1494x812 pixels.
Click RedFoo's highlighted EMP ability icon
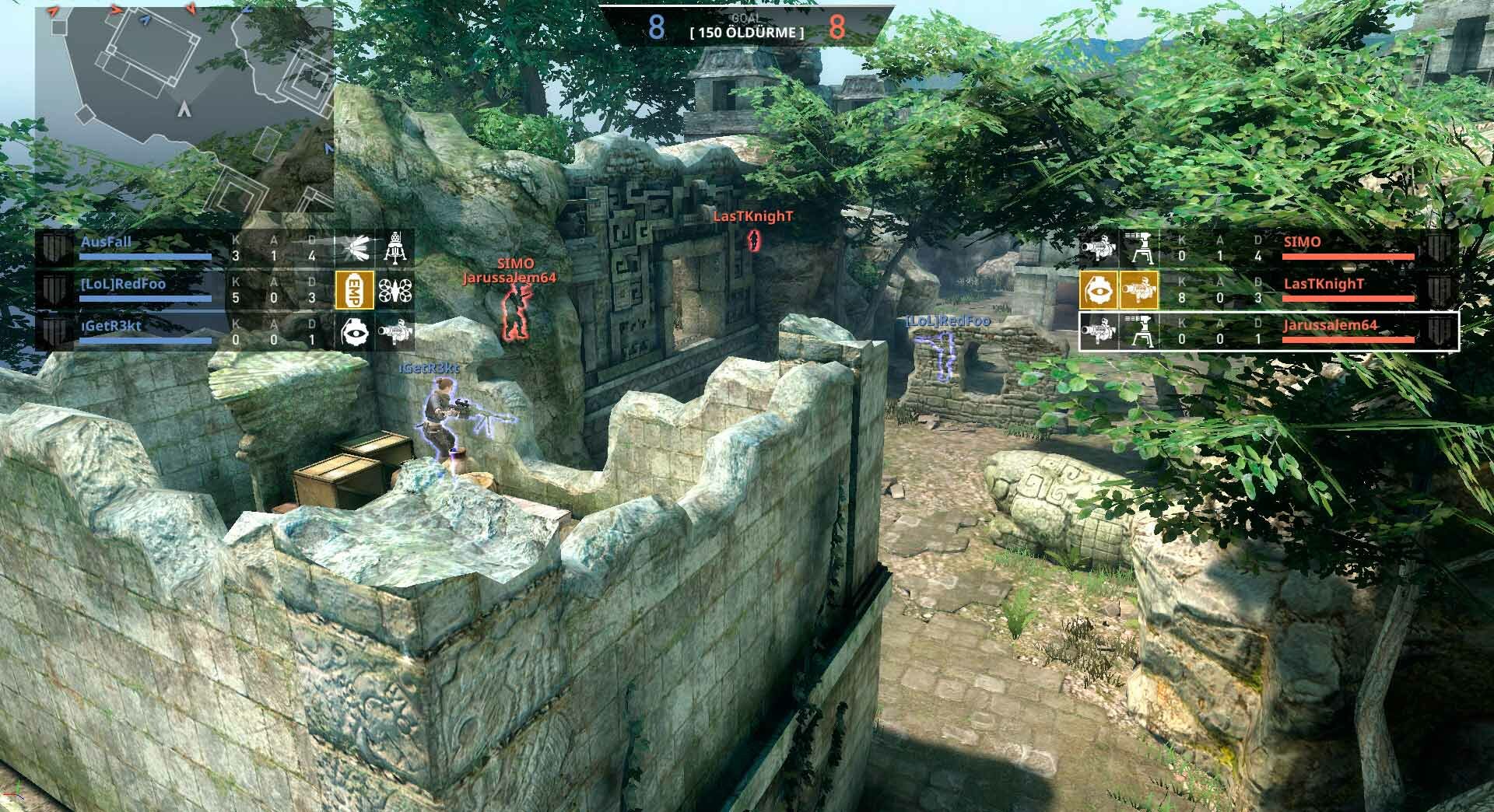click(x=354, y=290)
